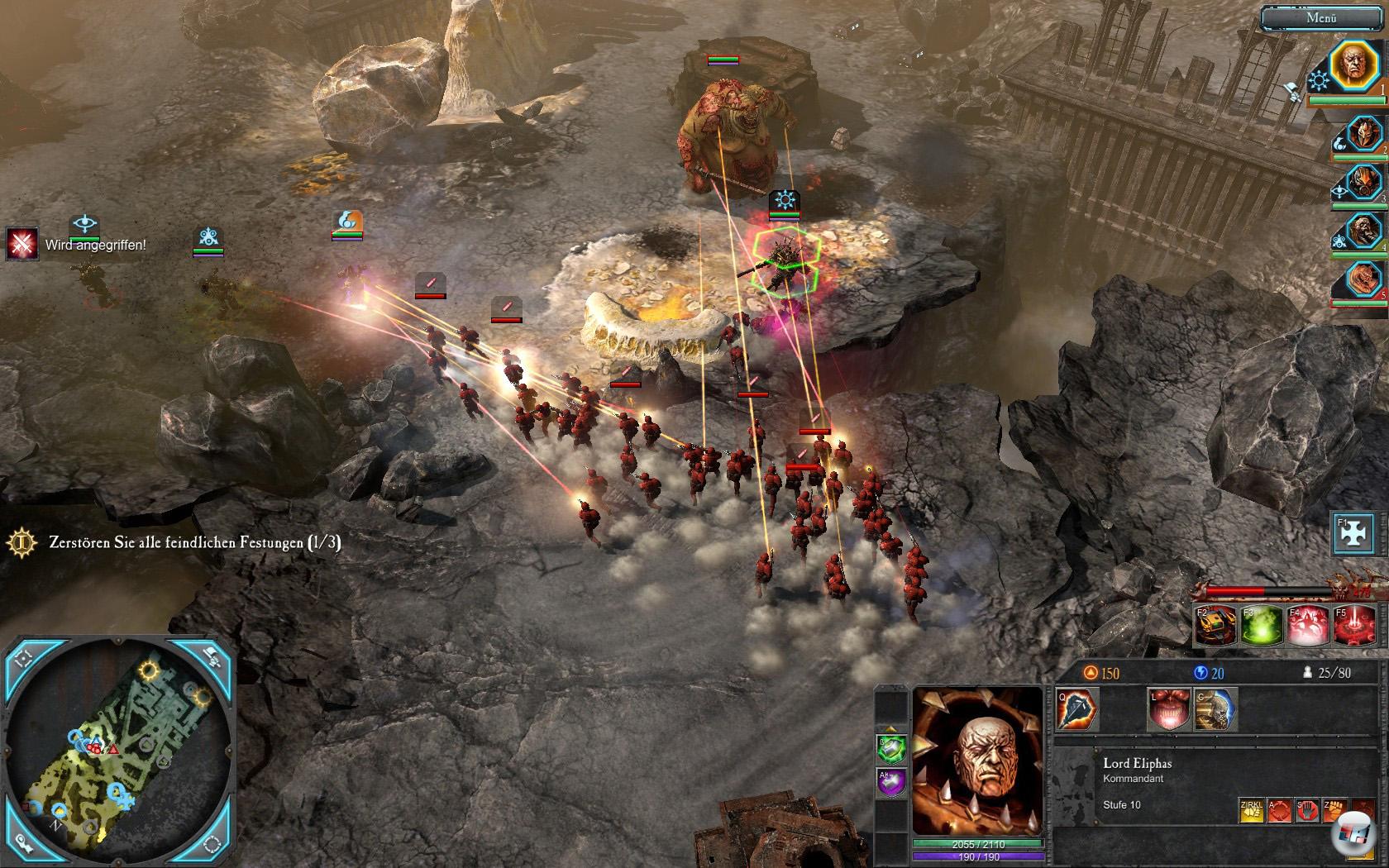
Task: Click the iron cross F1 button
Action: 1353,533
